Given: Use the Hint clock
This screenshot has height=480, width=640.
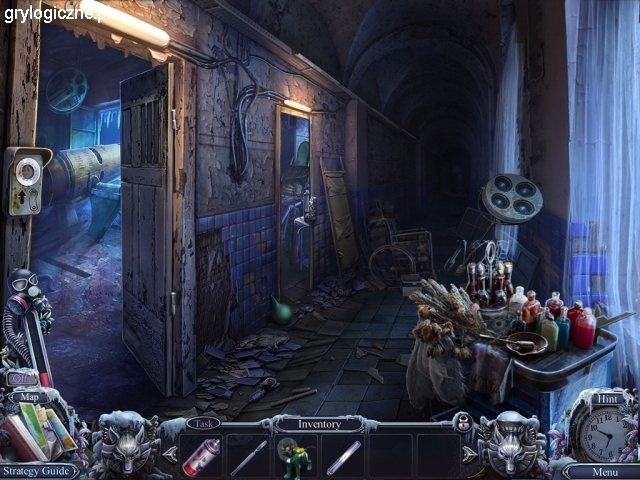Looking at the screenshot, I should (604, 432).
